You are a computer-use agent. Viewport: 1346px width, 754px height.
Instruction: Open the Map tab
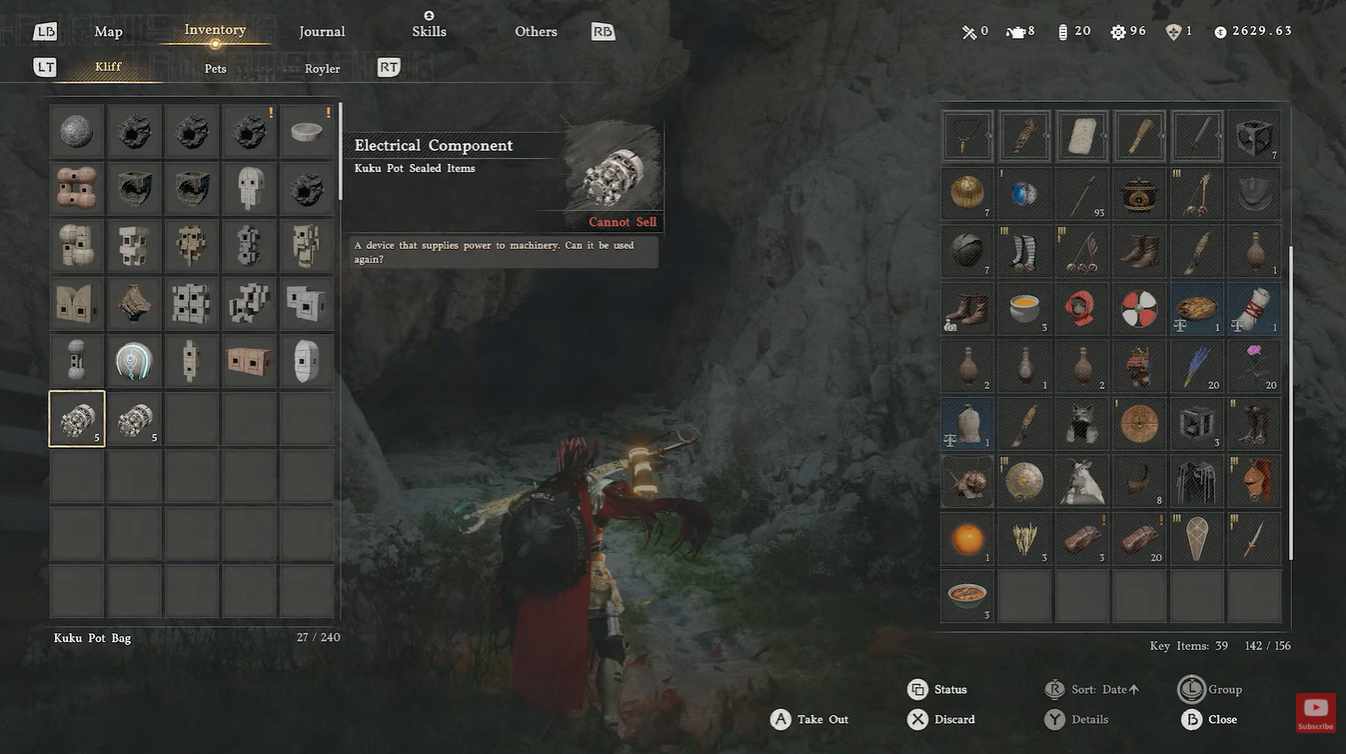click(x=108, y=32)
